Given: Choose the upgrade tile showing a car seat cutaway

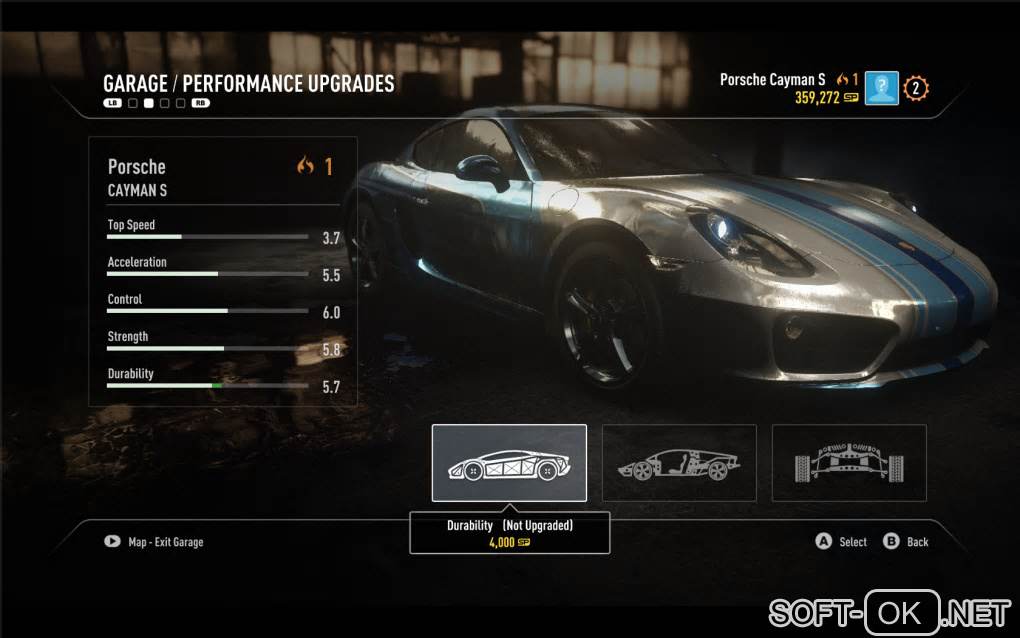Looking at the screenshot, I should point(679,463).
